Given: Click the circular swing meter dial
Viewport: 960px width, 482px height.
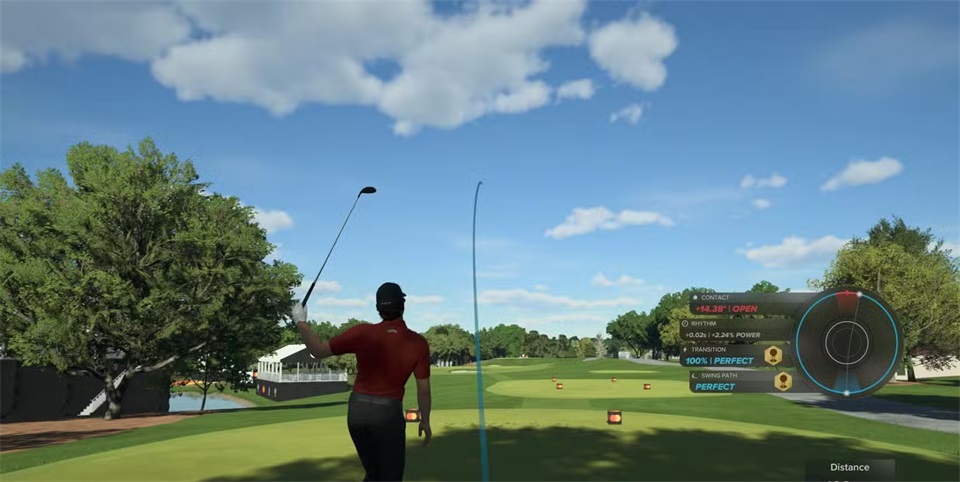Looking at the screenshot, I should tap(848, 343).
